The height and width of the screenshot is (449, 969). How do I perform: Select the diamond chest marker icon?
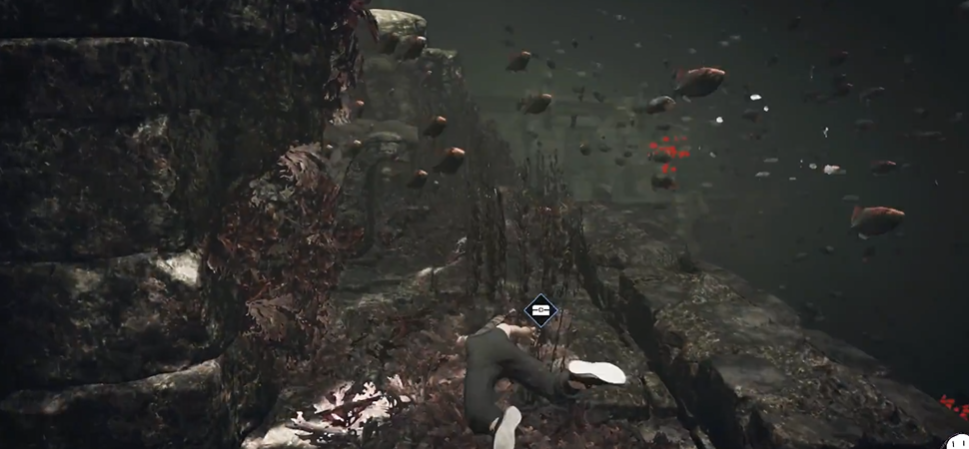tap(540, 311)
